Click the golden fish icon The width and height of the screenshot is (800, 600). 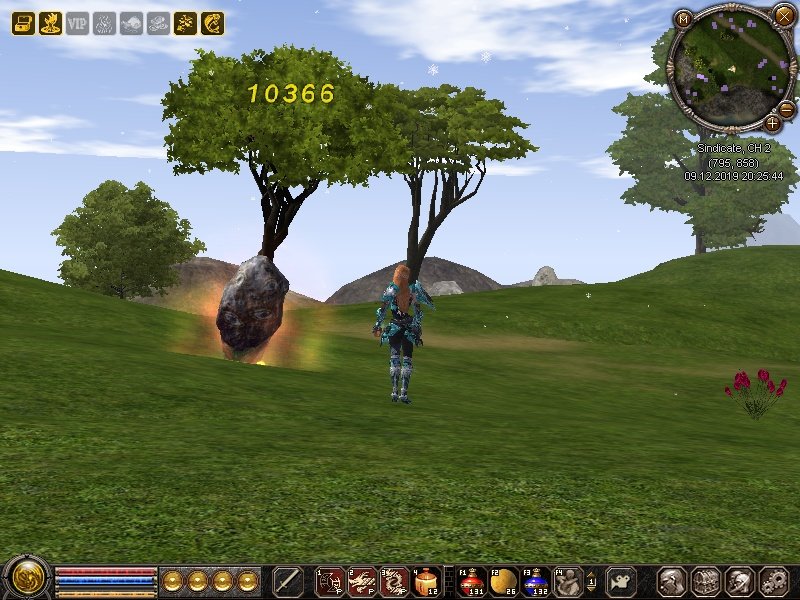click(212, 23)
